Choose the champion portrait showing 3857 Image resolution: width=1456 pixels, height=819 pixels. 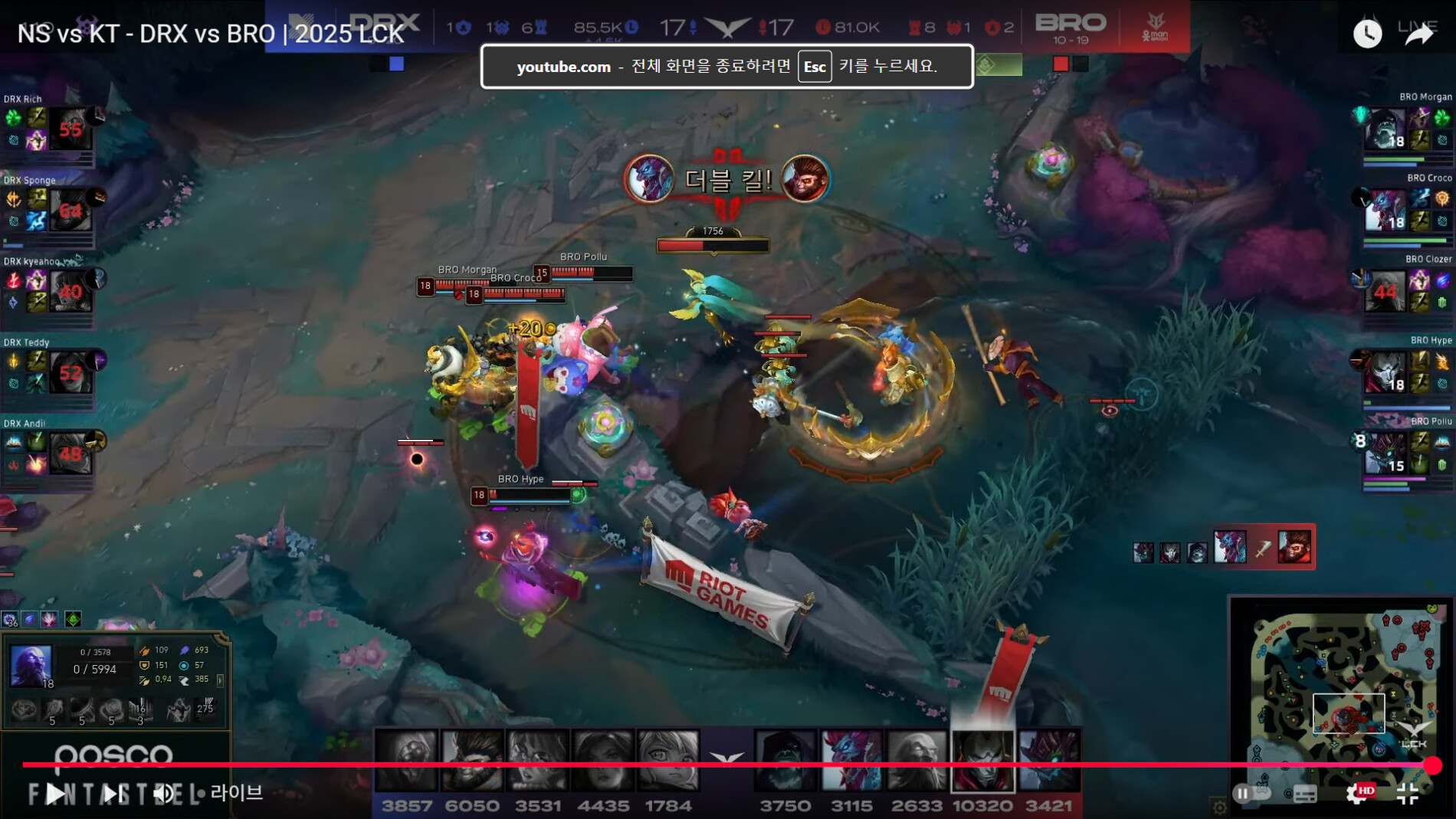click(406, 760)
